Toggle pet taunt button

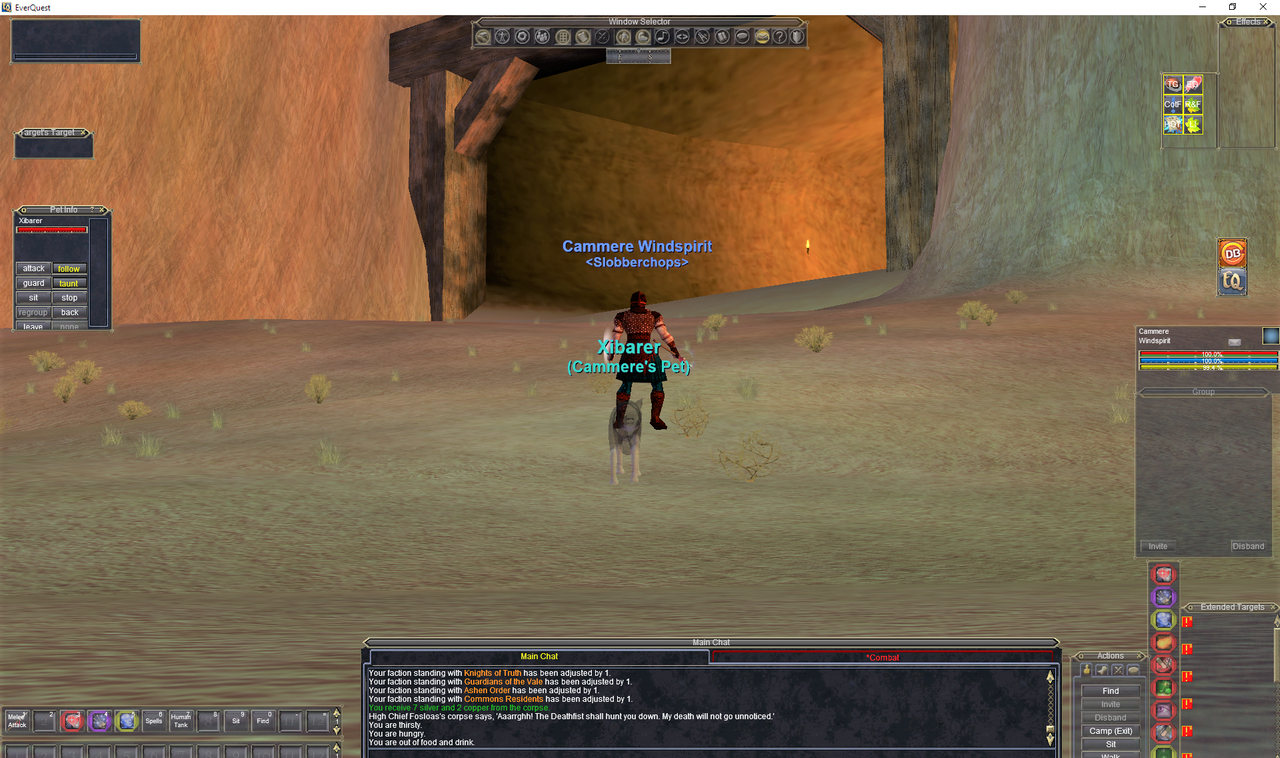[69, 283]
